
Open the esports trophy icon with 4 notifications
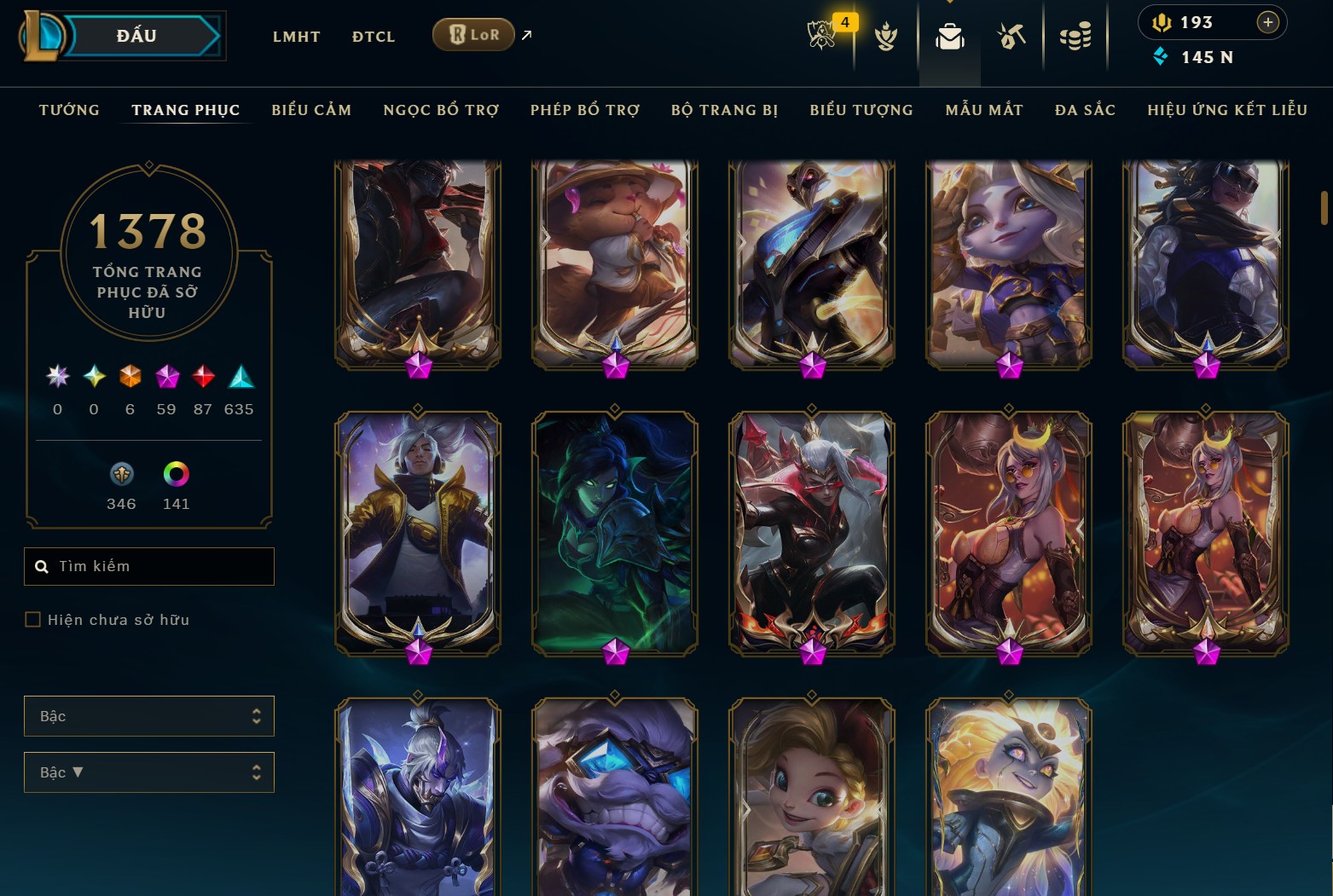point(821,36)
